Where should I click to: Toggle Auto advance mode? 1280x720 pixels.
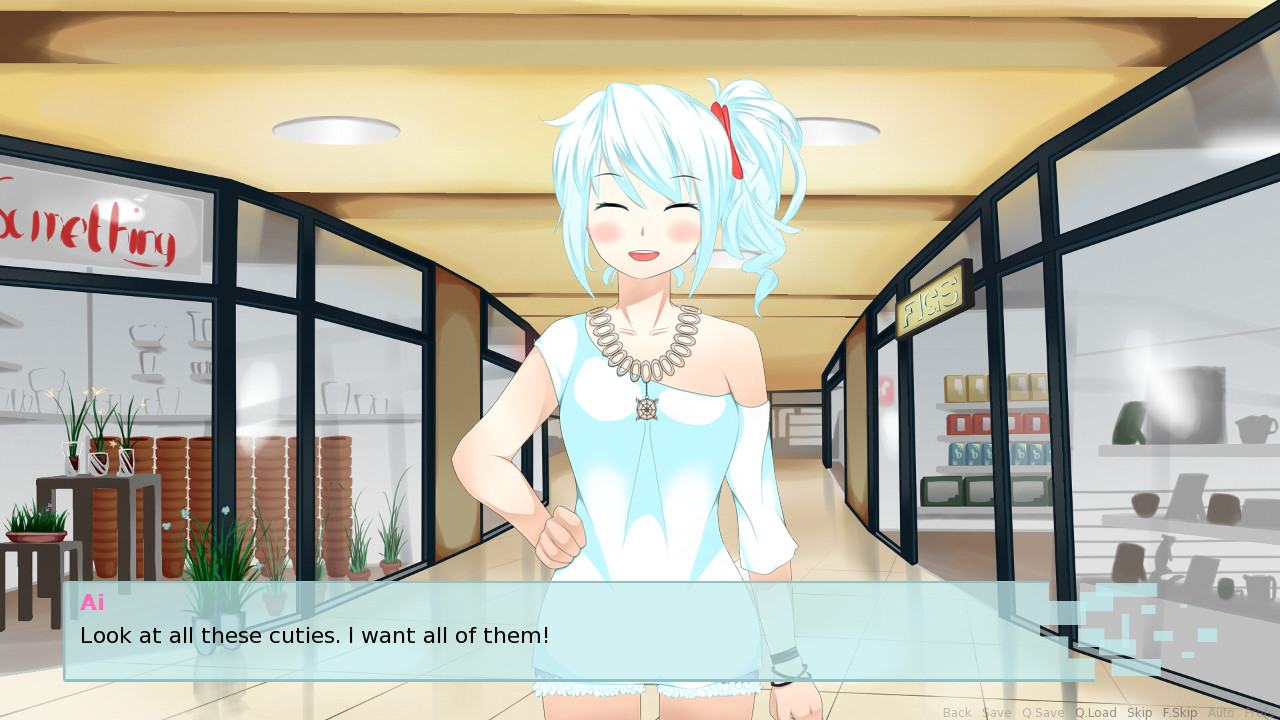pos(1221,712)
